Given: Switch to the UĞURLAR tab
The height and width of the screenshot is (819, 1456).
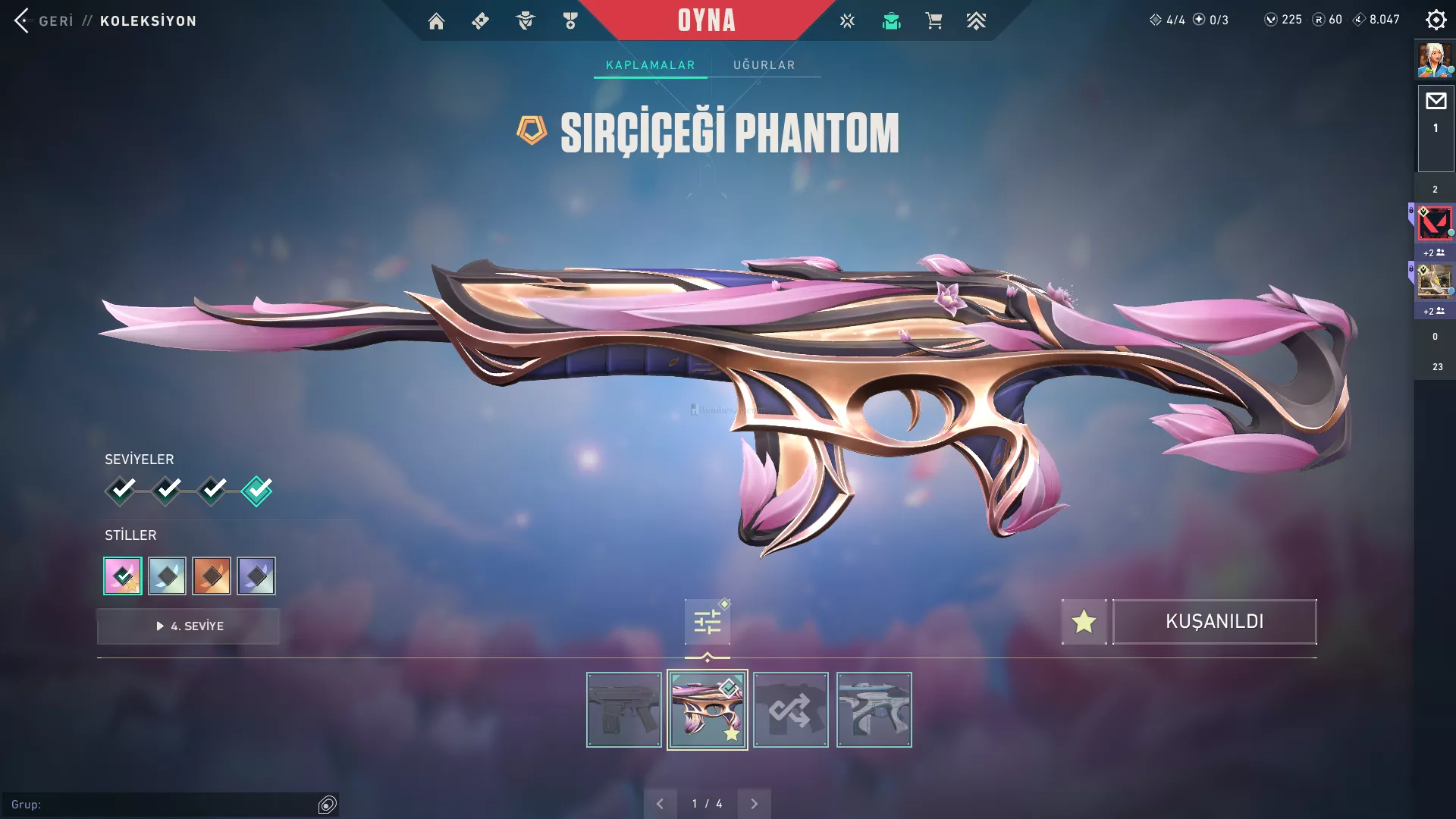Looking at the screenshot, I should pos(764,65).
